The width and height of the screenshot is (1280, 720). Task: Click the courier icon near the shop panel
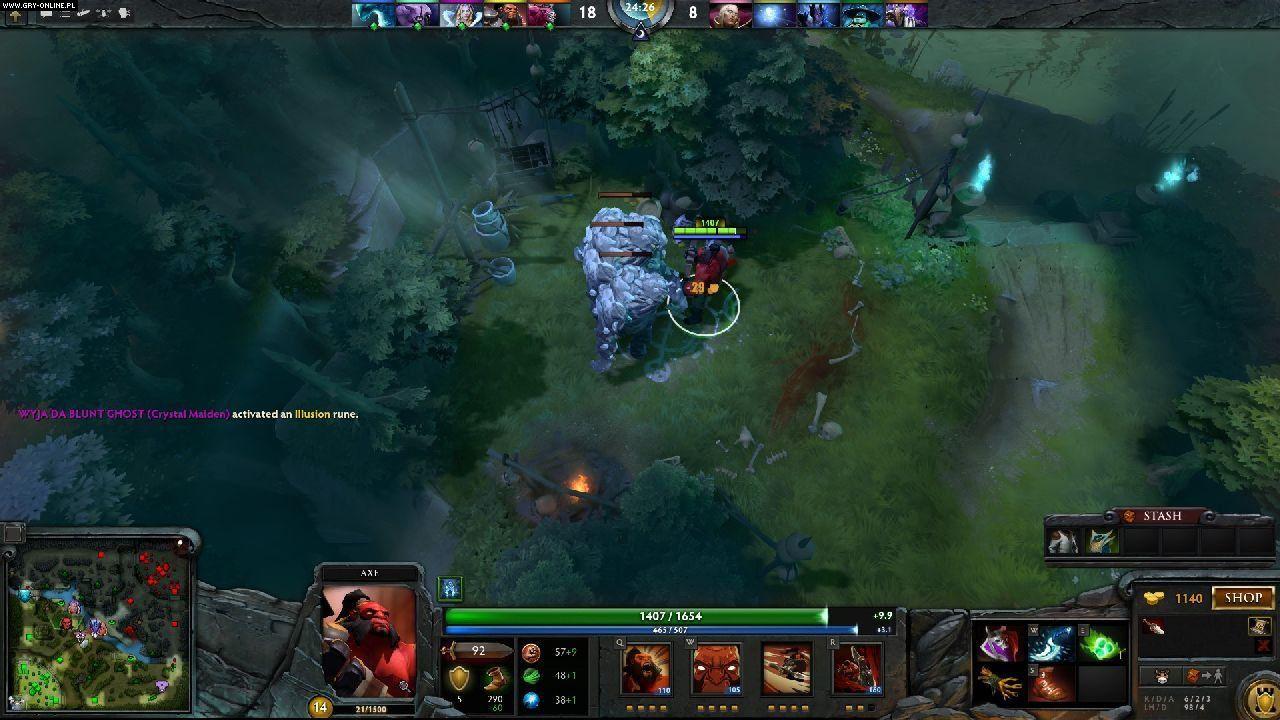click(1160, 677)
